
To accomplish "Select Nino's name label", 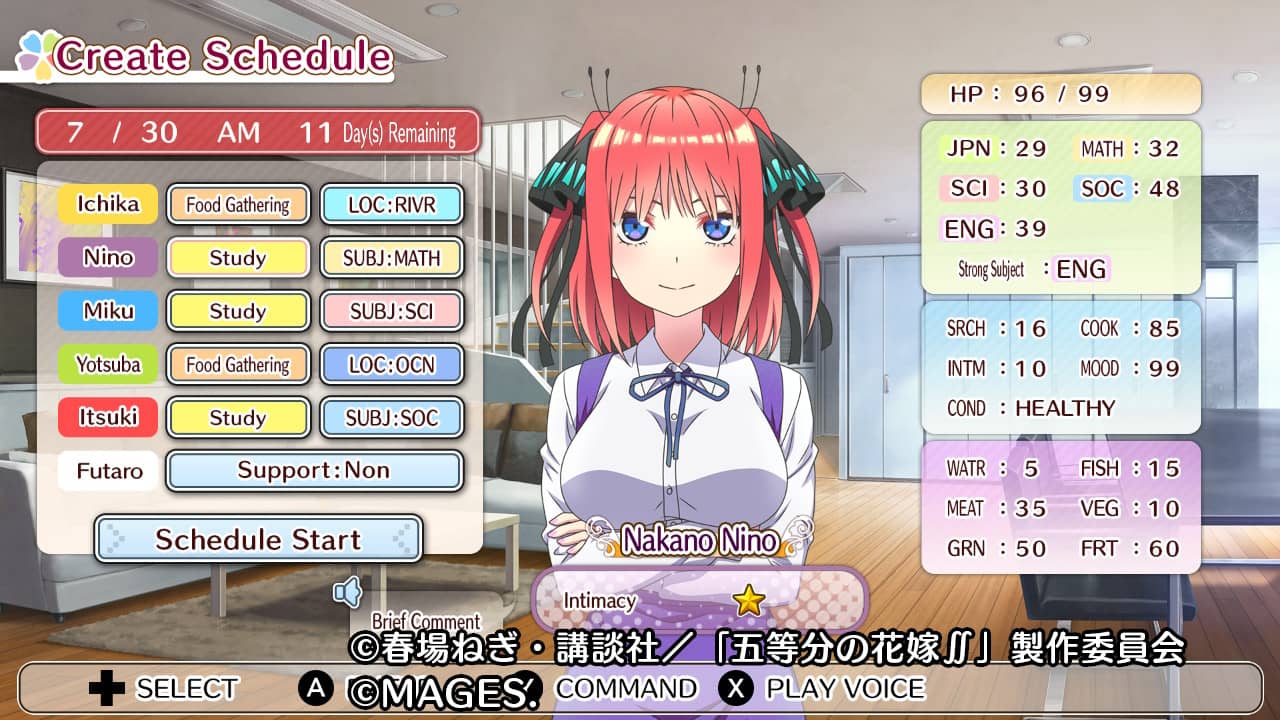I will pyautogui.click(x=108, y=258).
